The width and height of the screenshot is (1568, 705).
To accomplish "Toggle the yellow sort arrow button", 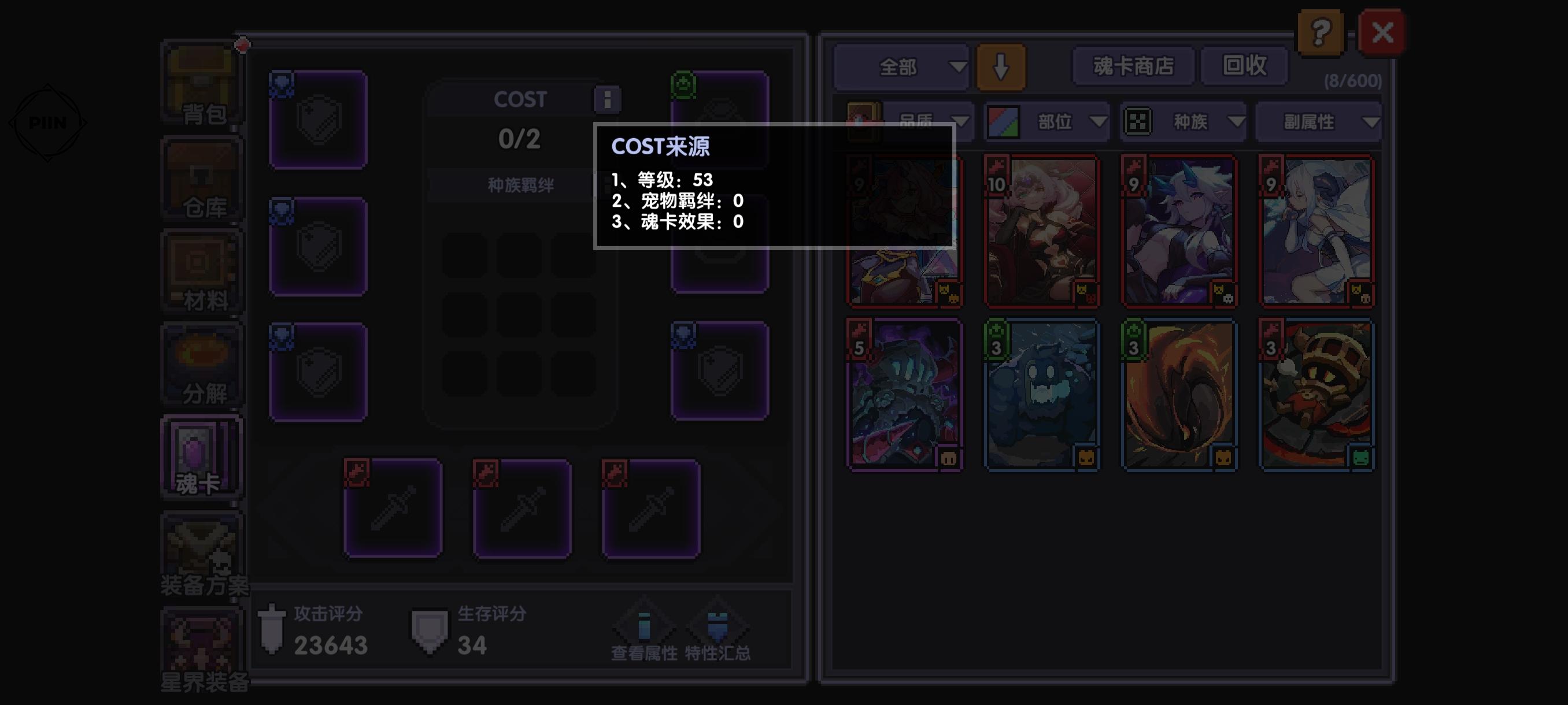I will click(1001, 67).
